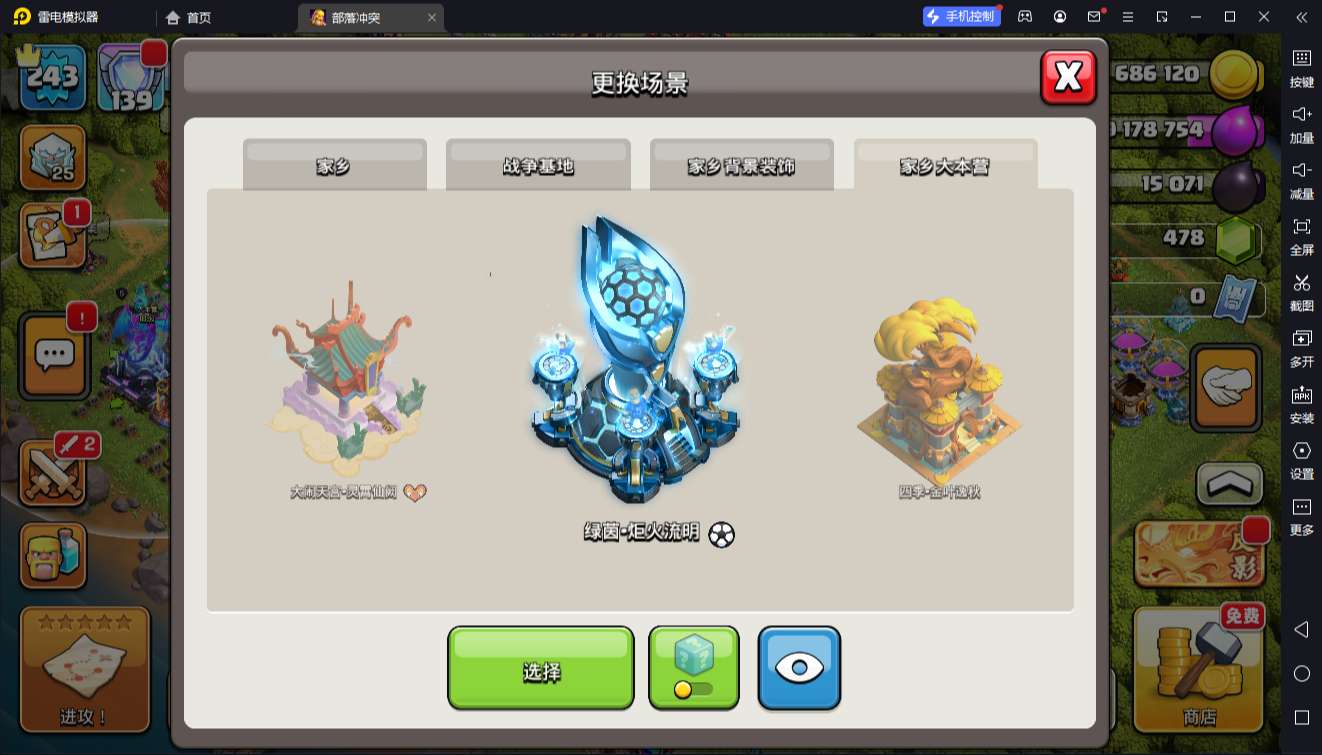Preview the scenery with the eye button
This screenshot has height=755, width=1322.
[799, 667]
